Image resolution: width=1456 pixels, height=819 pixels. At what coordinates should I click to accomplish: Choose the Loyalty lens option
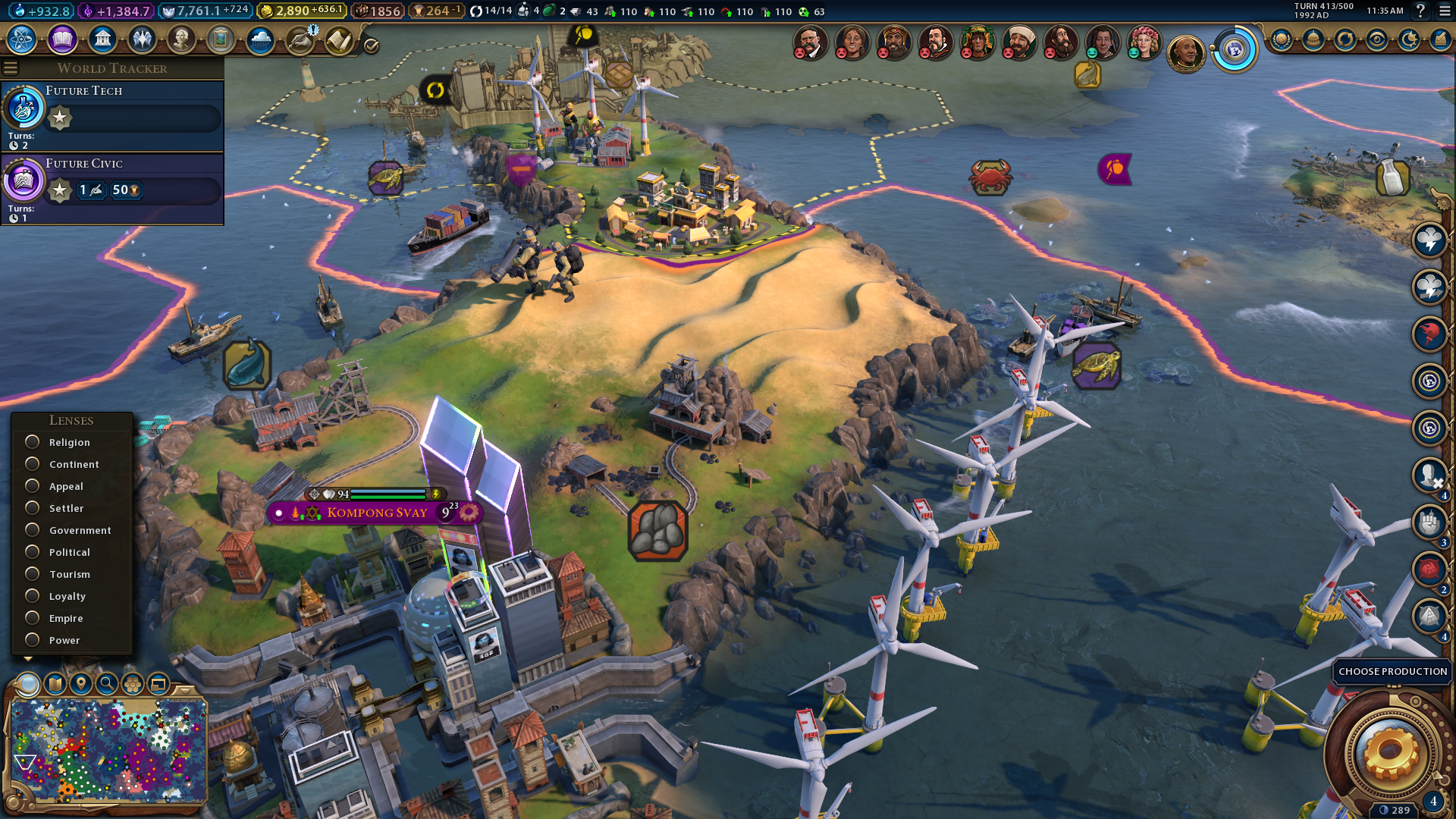tap(32, 596)
